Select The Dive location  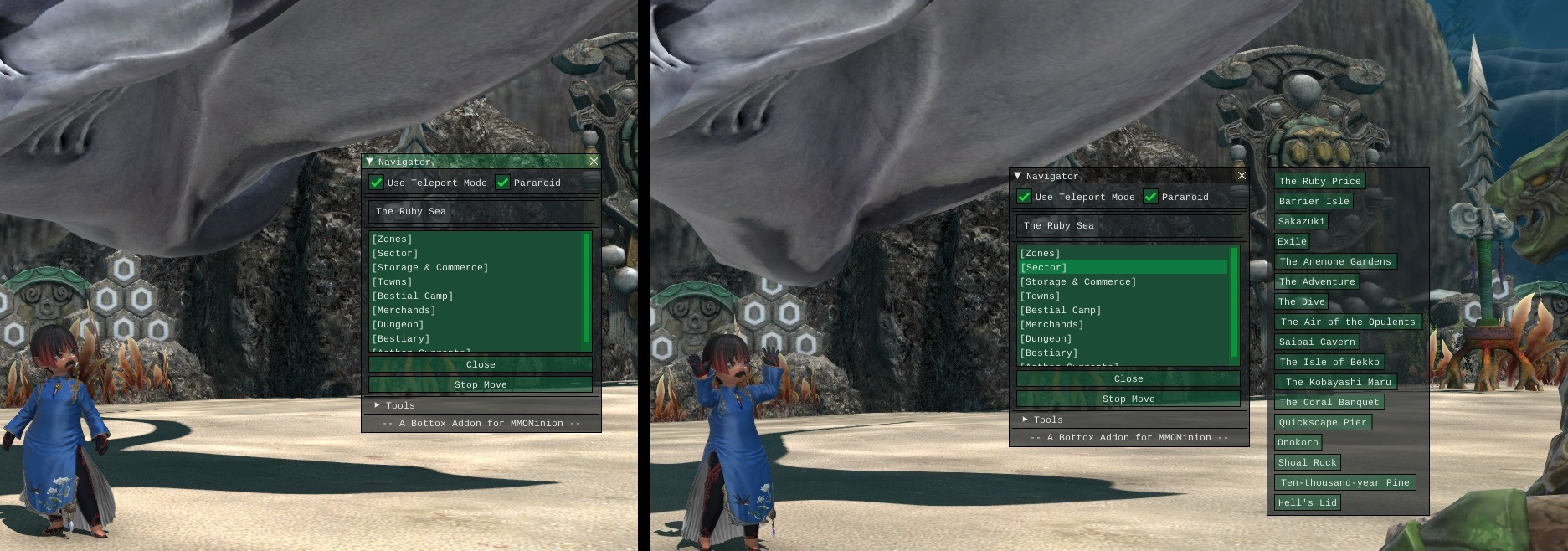(1301, 301)
